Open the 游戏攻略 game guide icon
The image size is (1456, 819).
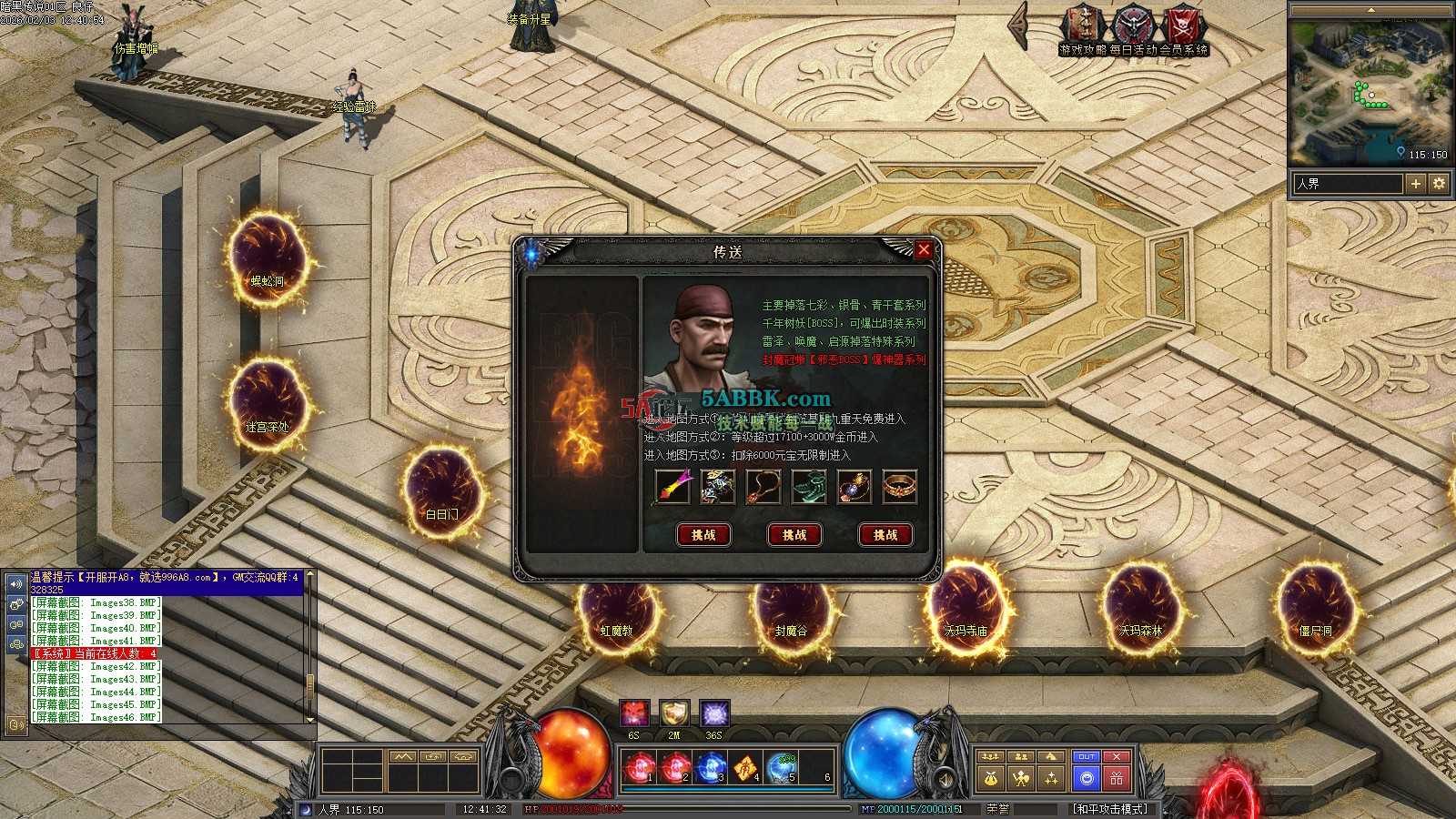[x=1083, y=29]
